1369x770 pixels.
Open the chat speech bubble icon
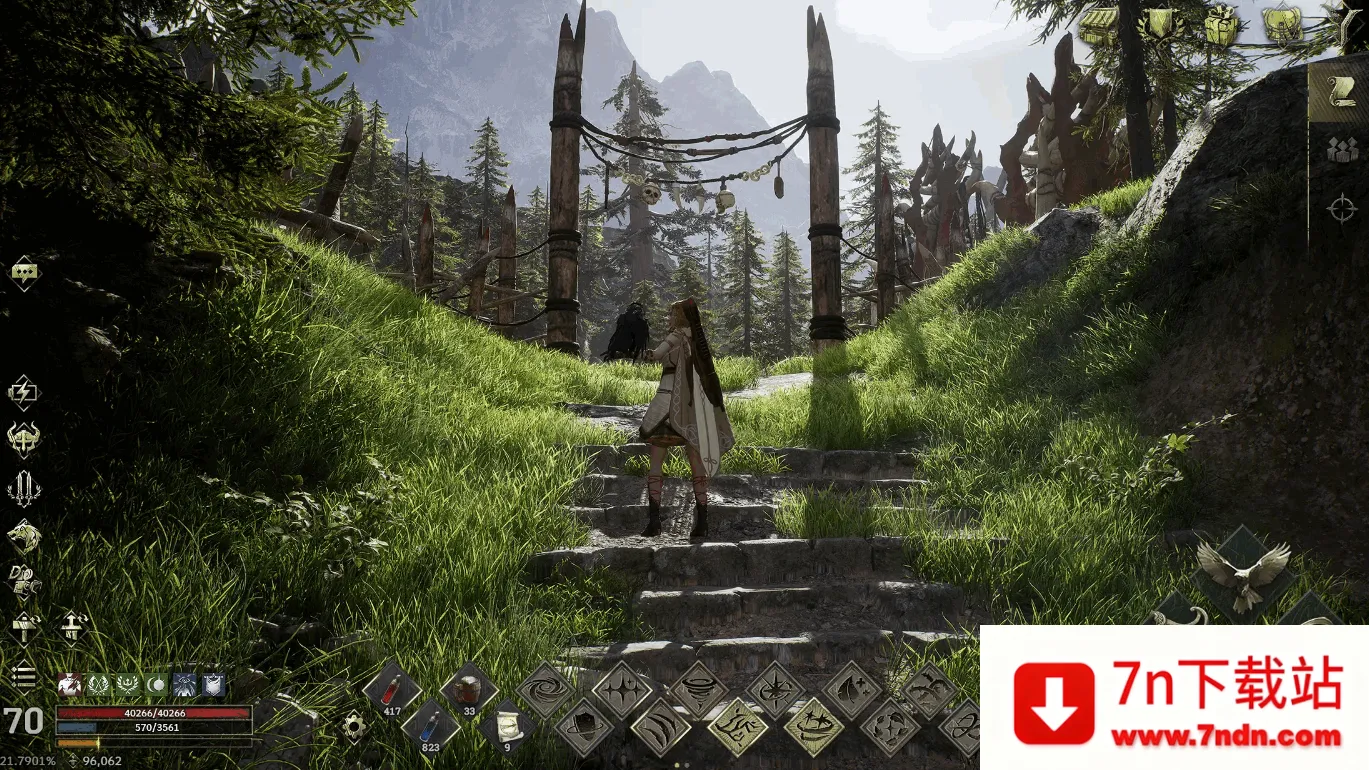click(24, 272)
